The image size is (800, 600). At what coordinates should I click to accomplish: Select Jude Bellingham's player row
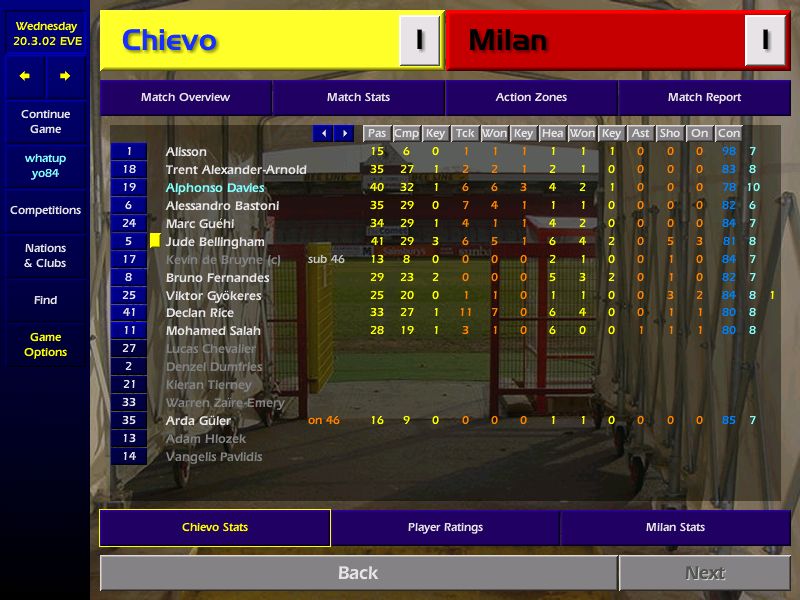[x=215, y=242]
